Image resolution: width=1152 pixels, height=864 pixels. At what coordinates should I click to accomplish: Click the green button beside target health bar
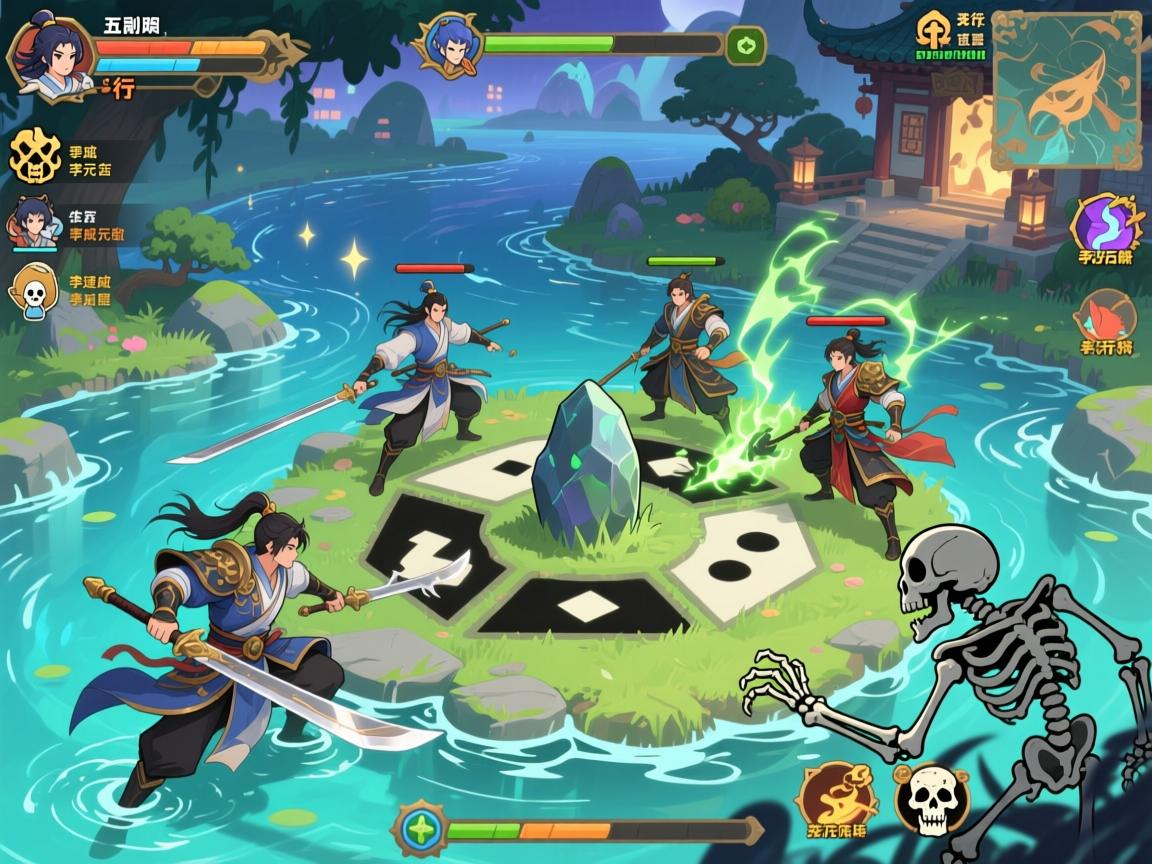pos(745,45)
